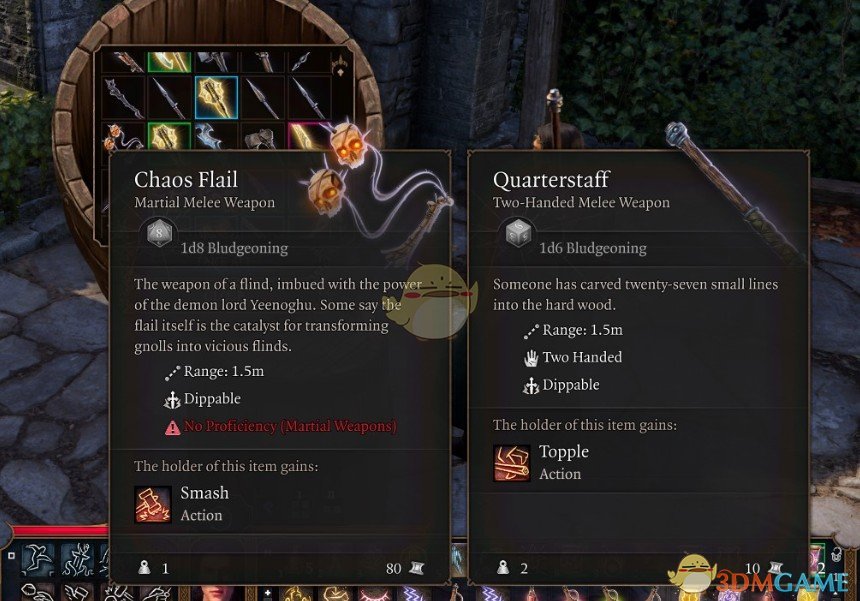Click the Smash action icon

coord(153,504)
